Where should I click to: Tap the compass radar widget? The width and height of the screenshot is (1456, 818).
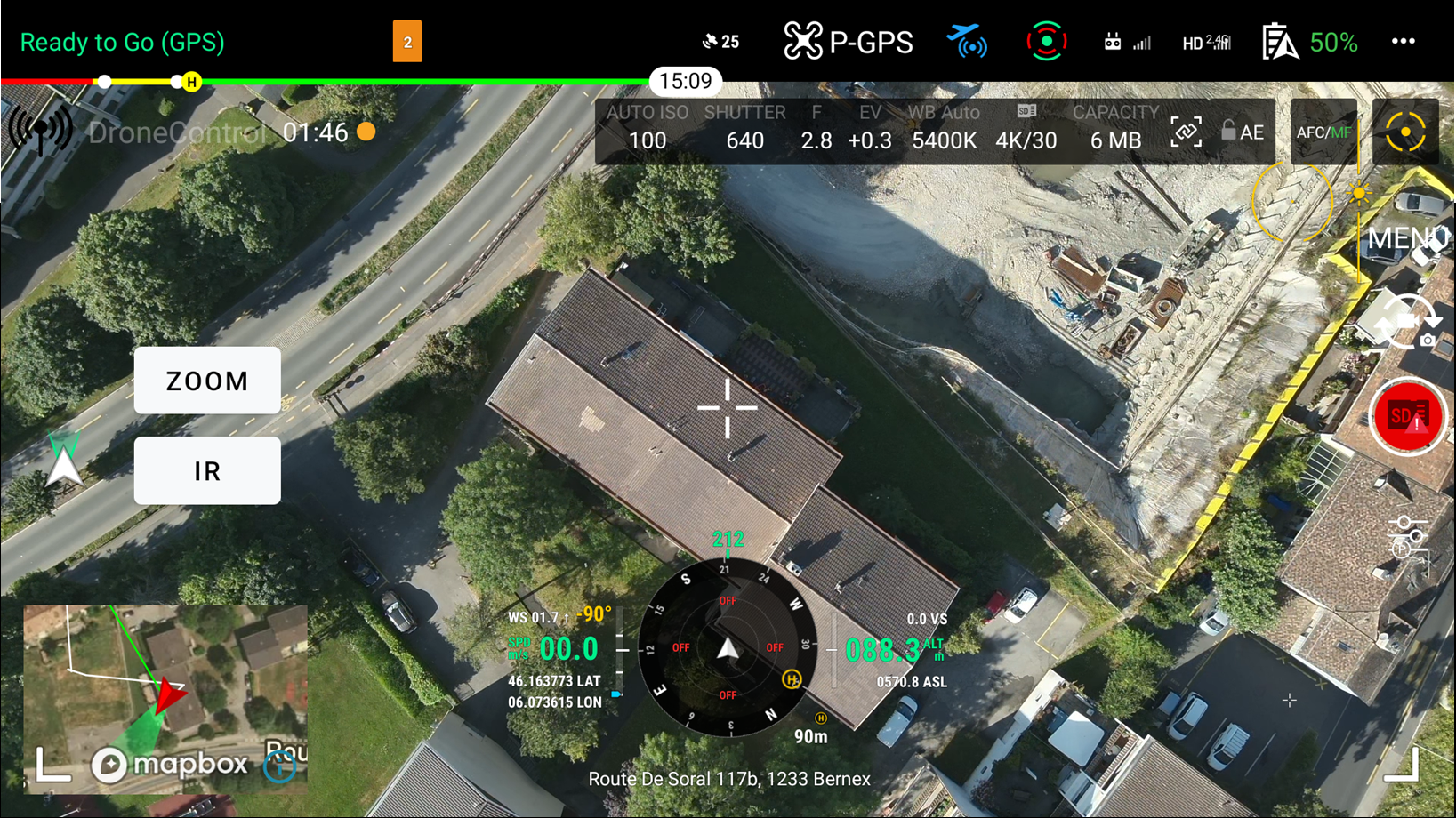pyautogui.click(x=728, y=648)
